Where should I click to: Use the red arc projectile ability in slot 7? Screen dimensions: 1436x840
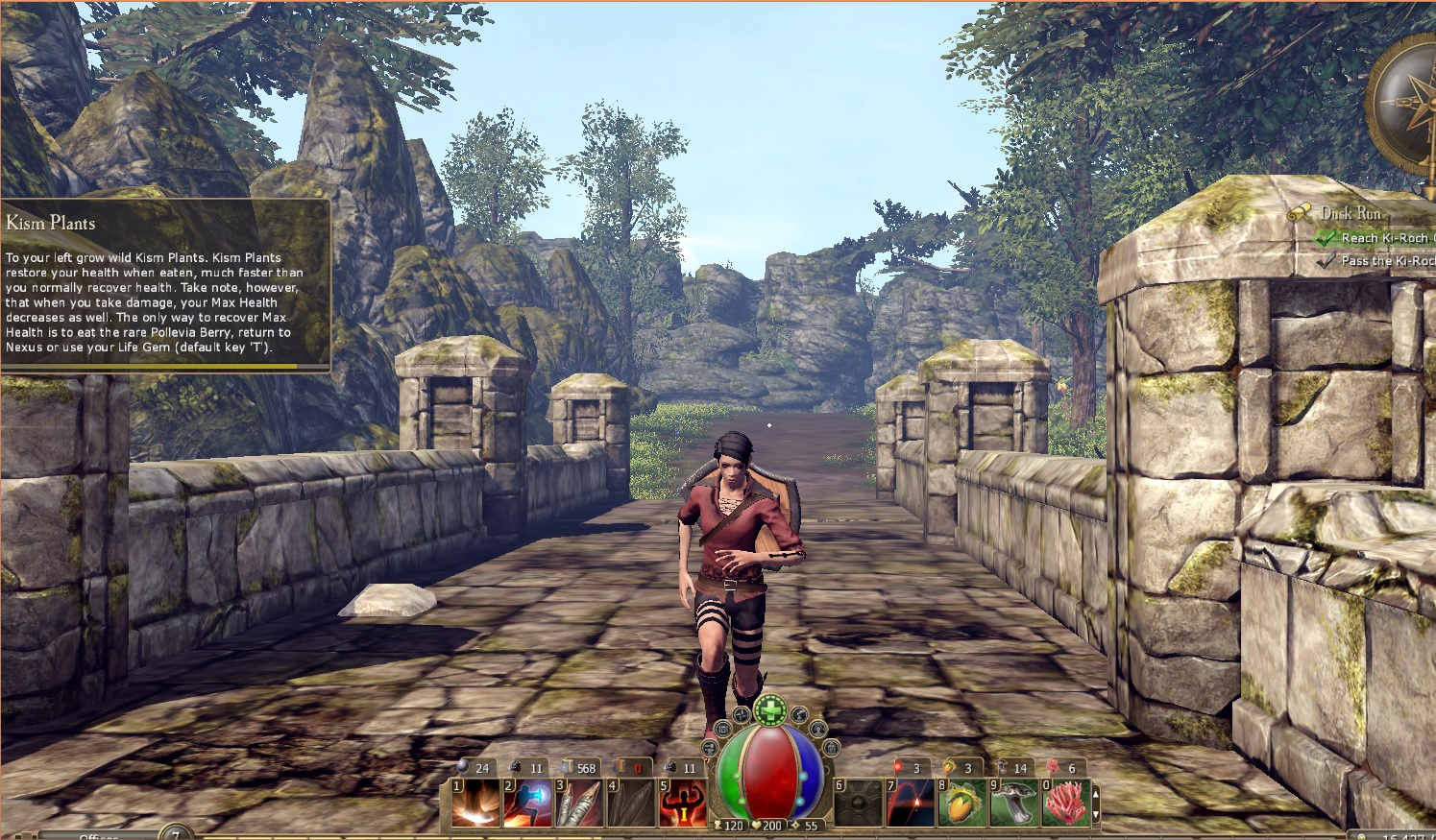coord(911,803)
